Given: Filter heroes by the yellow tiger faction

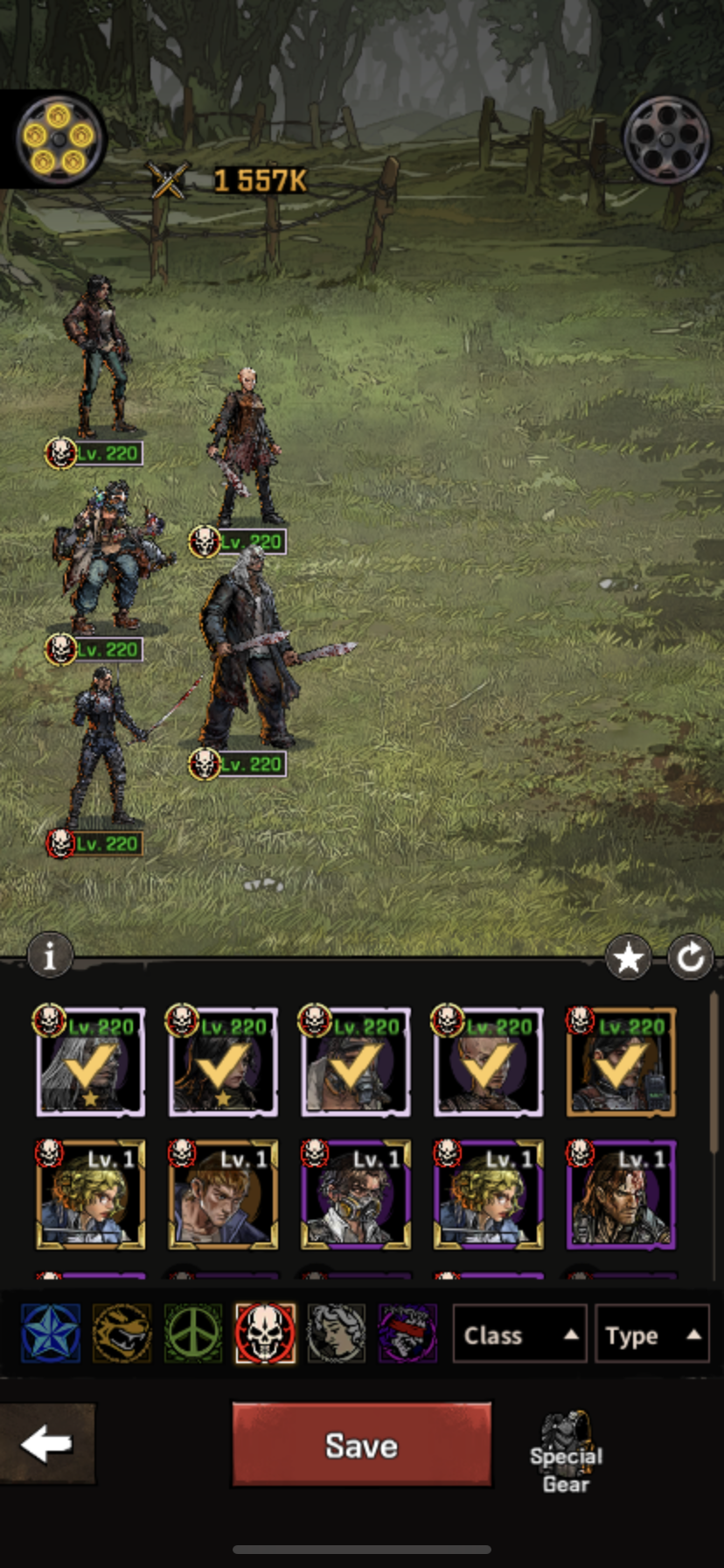Looking at the screenshot, I should [122, 1333].
